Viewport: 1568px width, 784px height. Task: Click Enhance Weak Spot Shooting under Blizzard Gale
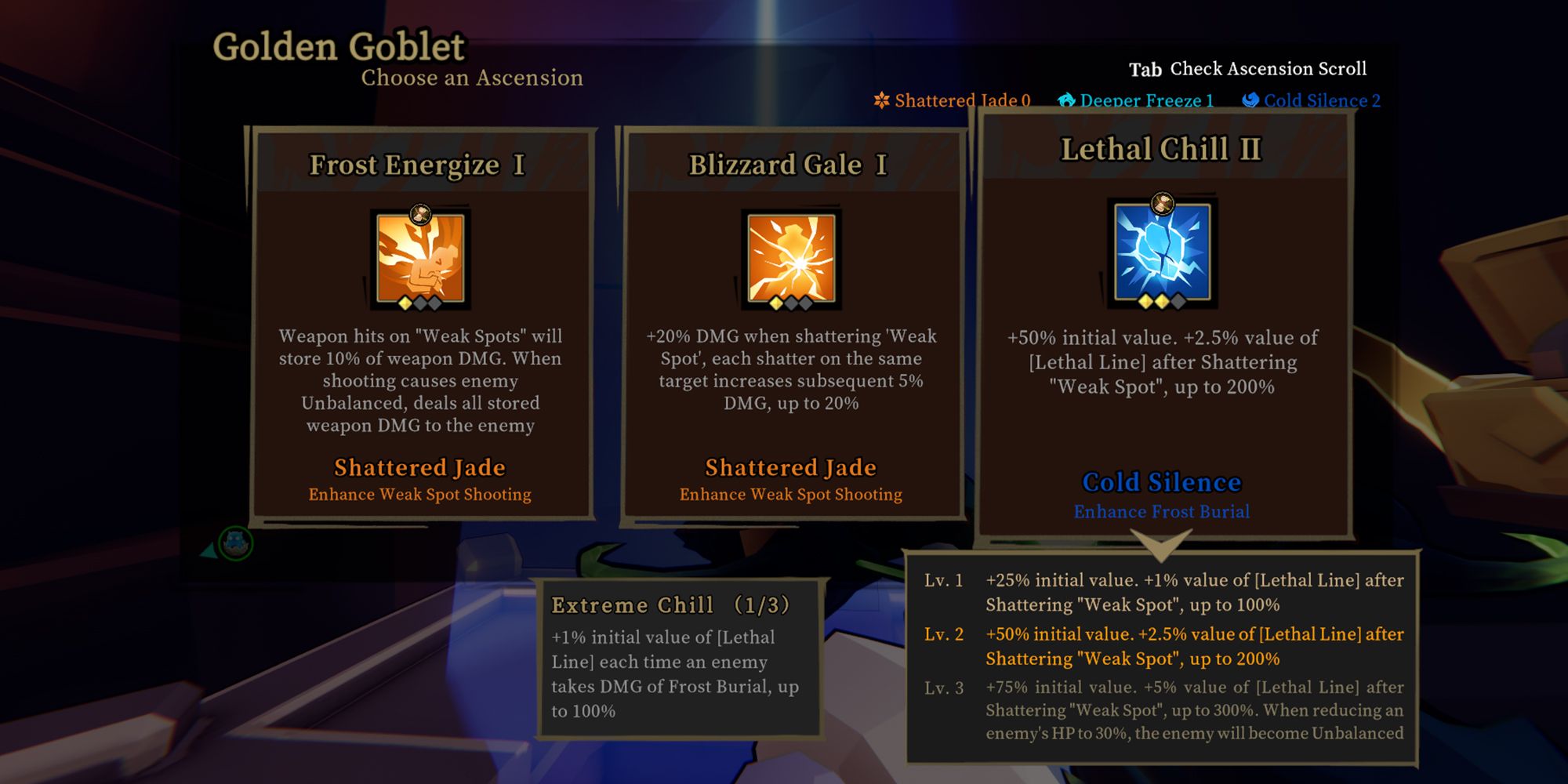pos(790,495)
